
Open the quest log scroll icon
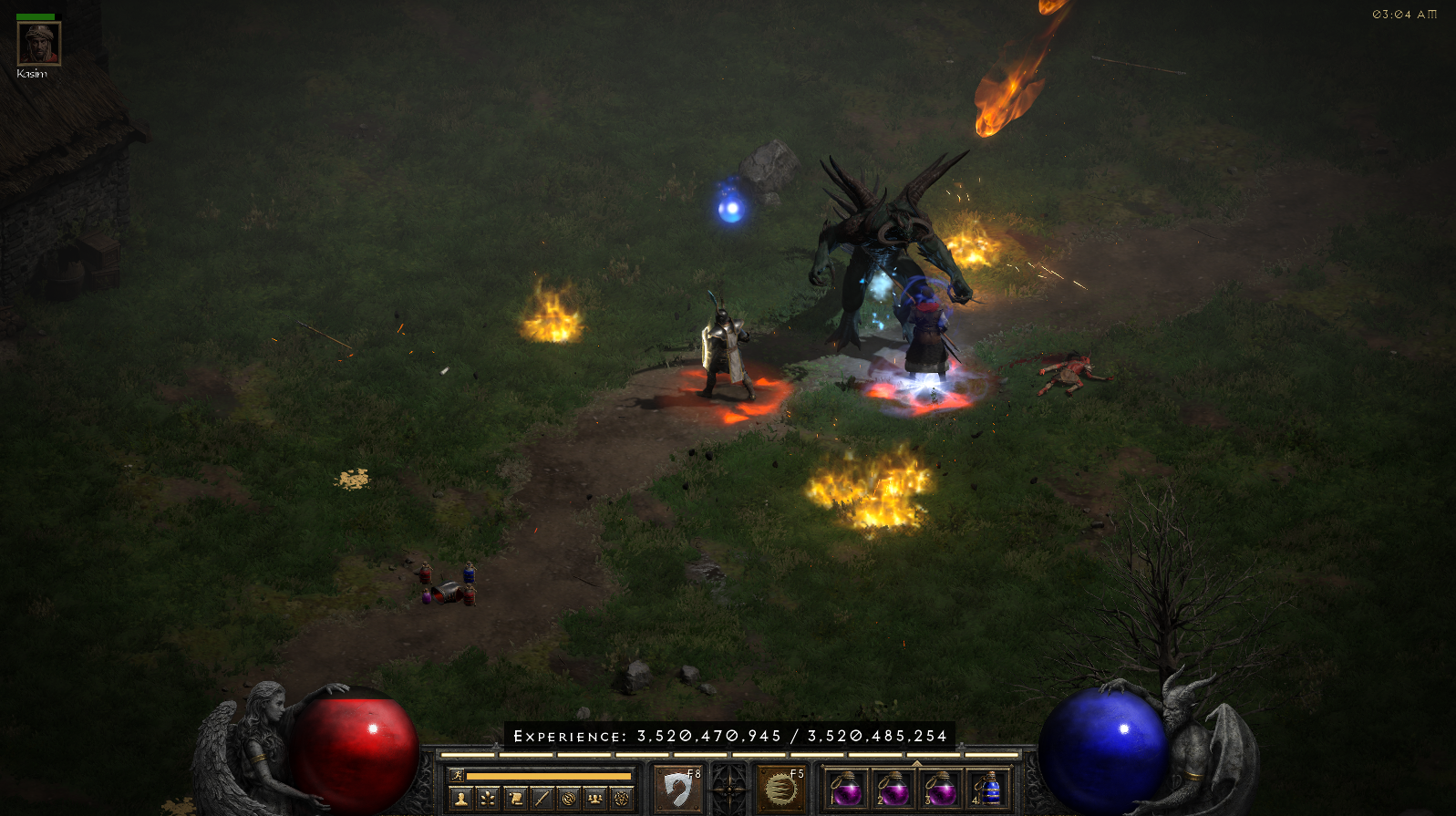515,799
